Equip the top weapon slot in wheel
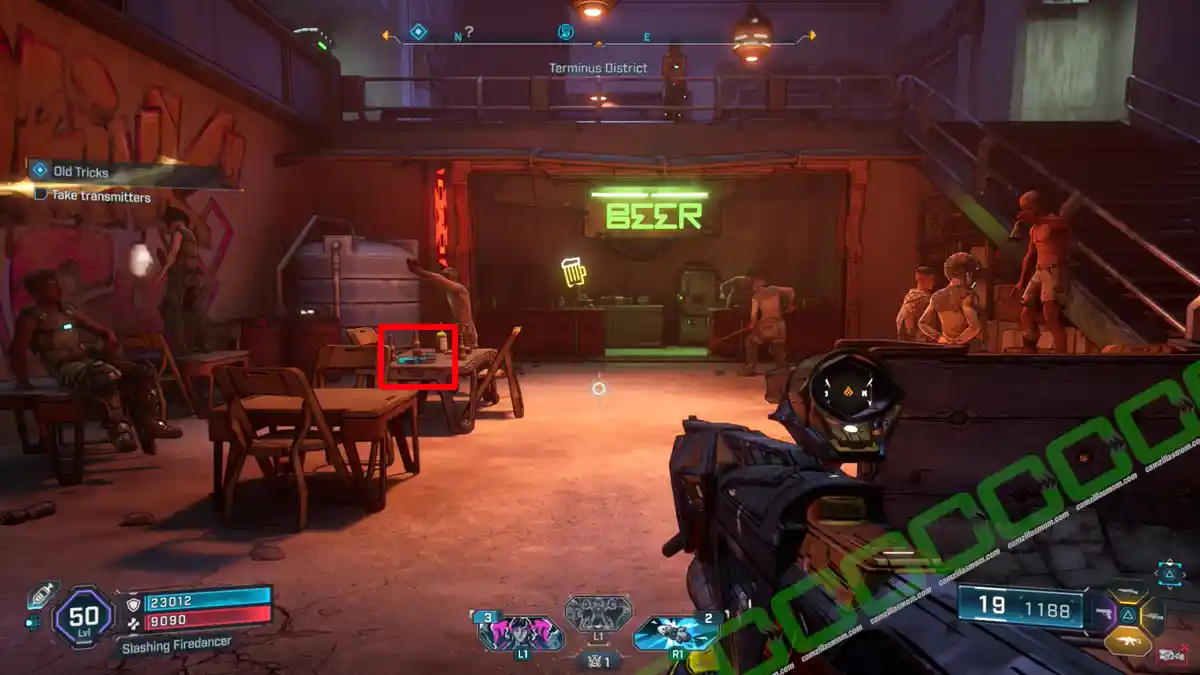Screen dimensions: 1200x675 point(1128,589)
